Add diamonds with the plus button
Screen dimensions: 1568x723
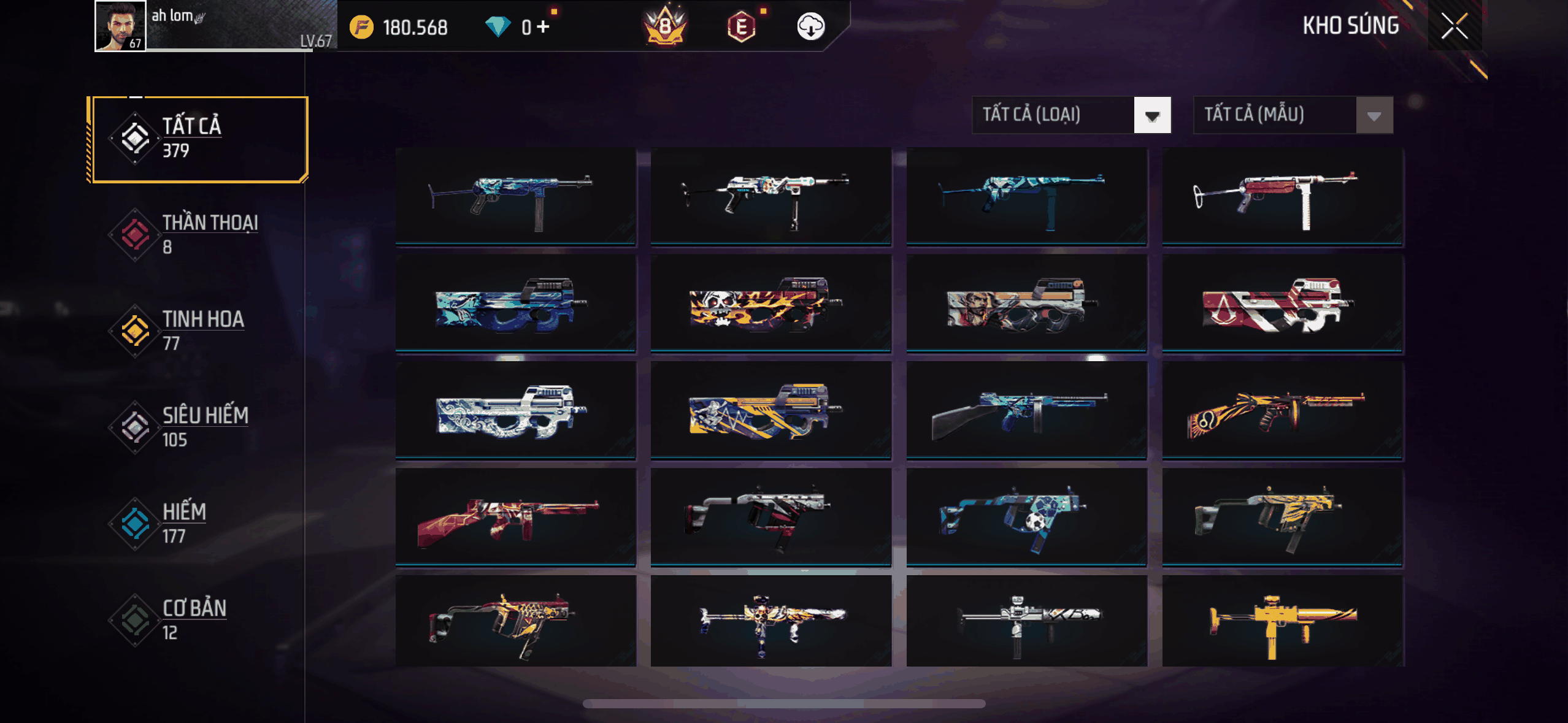[543, 27]
